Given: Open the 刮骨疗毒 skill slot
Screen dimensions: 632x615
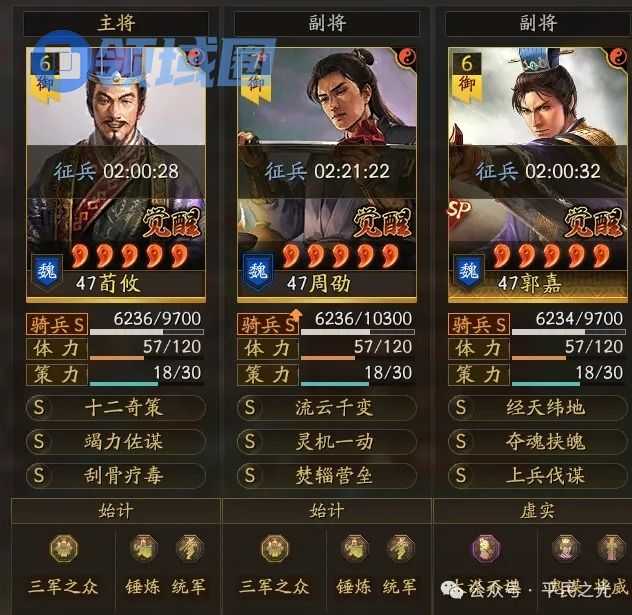Looking at the screenshot, I should 117,475.
